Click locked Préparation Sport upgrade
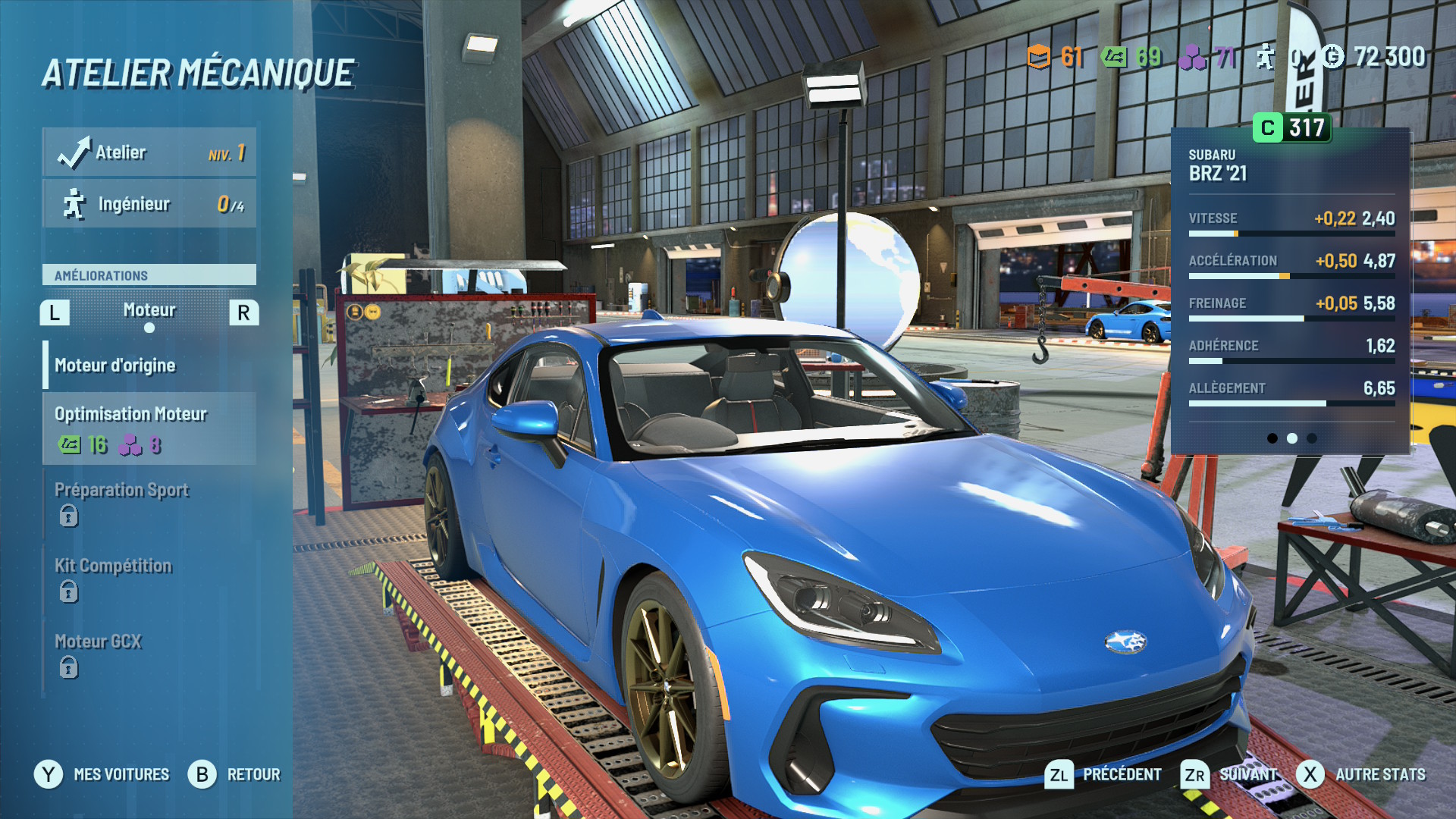This screenshot has width=1456, height=819. (149, 503)
